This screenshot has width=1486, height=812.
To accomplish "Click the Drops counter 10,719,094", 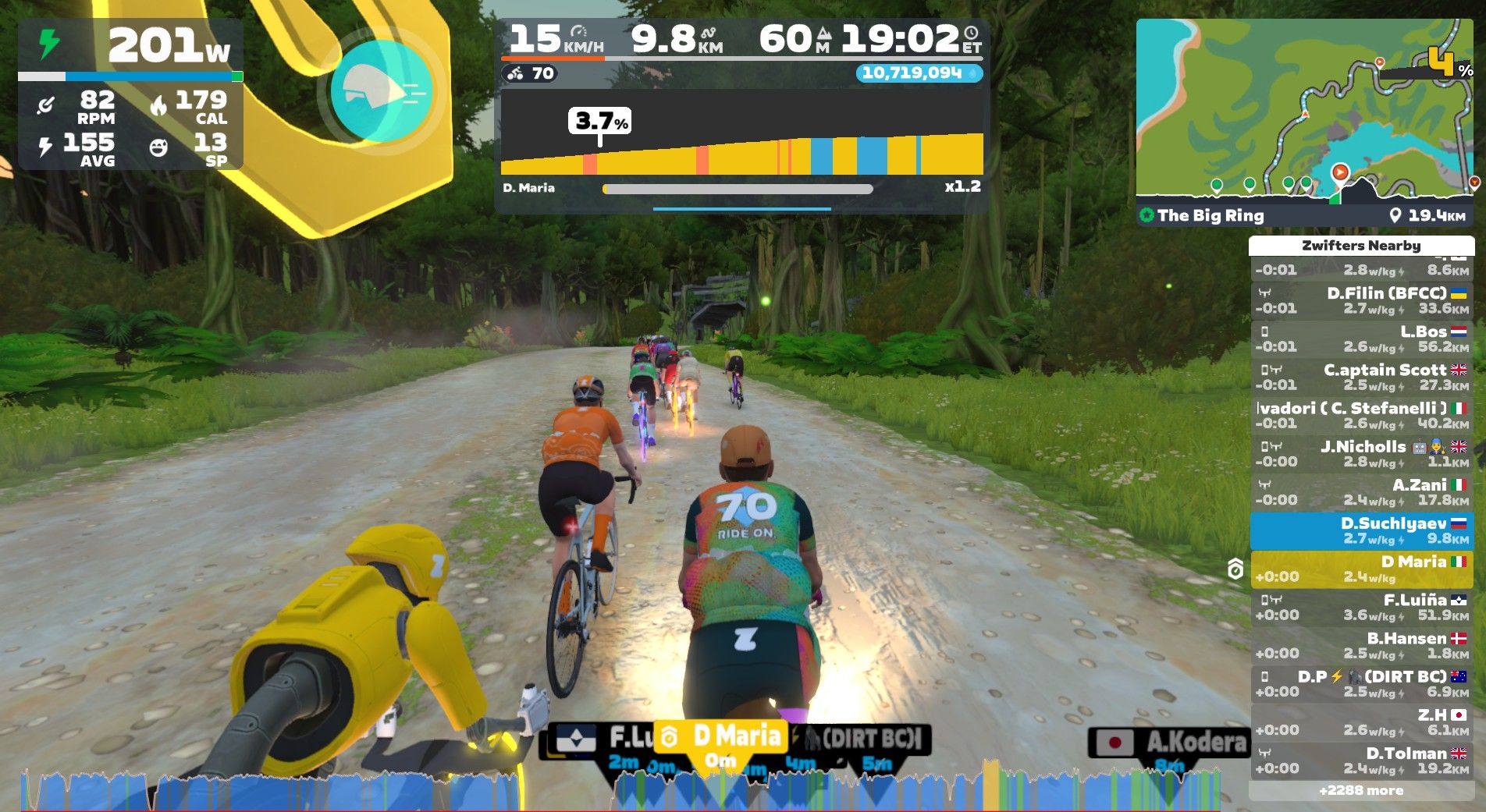I will 918,73.
